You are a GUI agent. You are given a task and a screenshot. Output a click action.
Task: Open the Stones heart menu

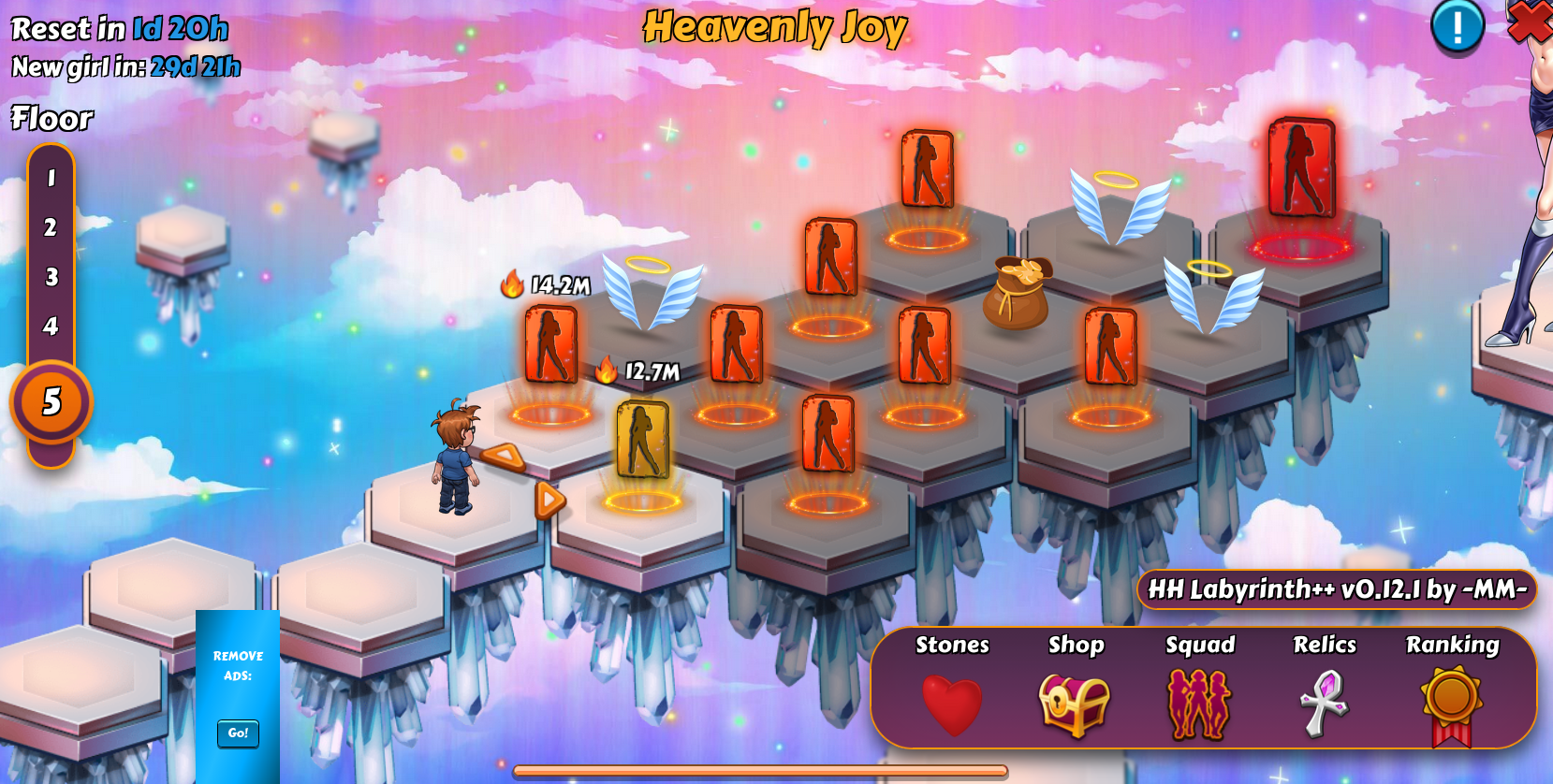952,704
